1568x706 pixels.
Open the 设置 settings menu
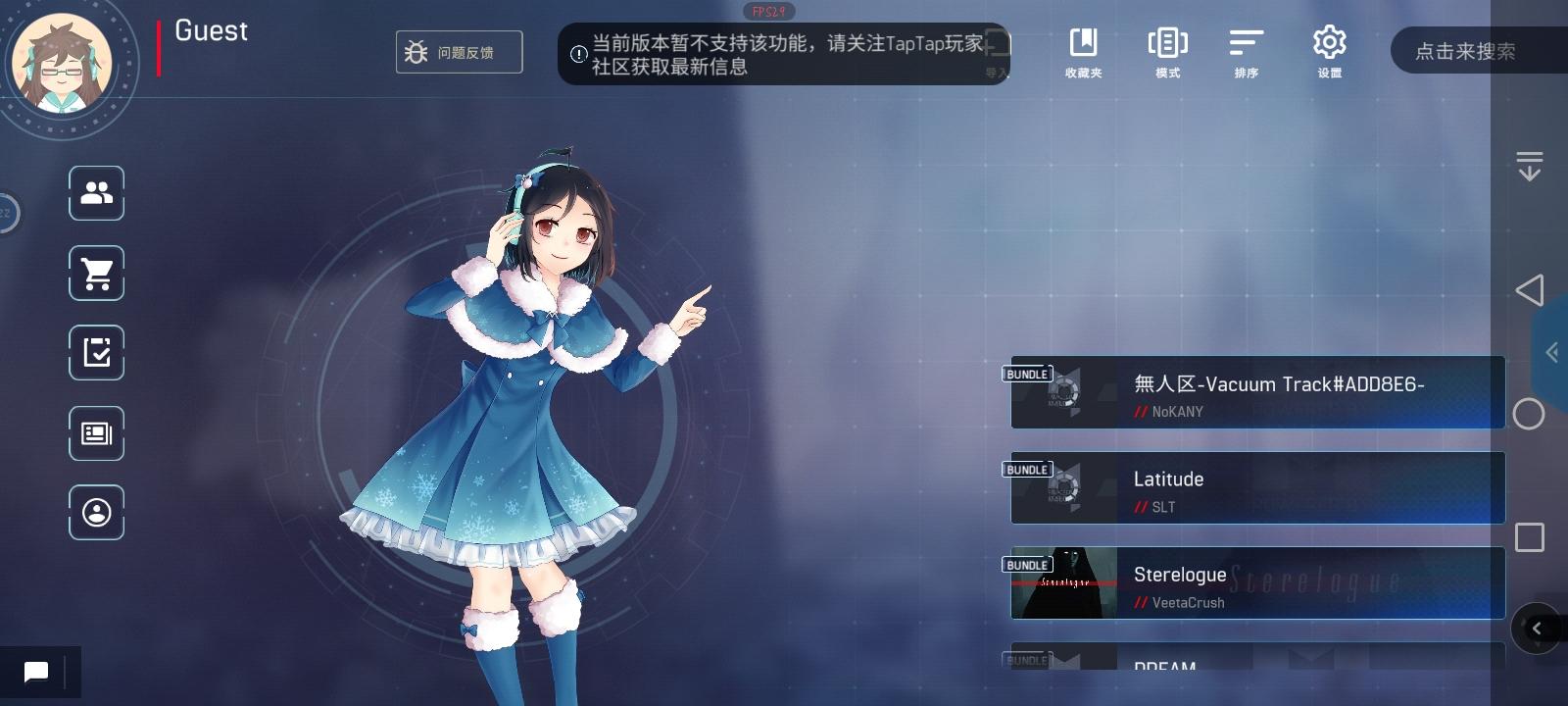(1329, 51)
